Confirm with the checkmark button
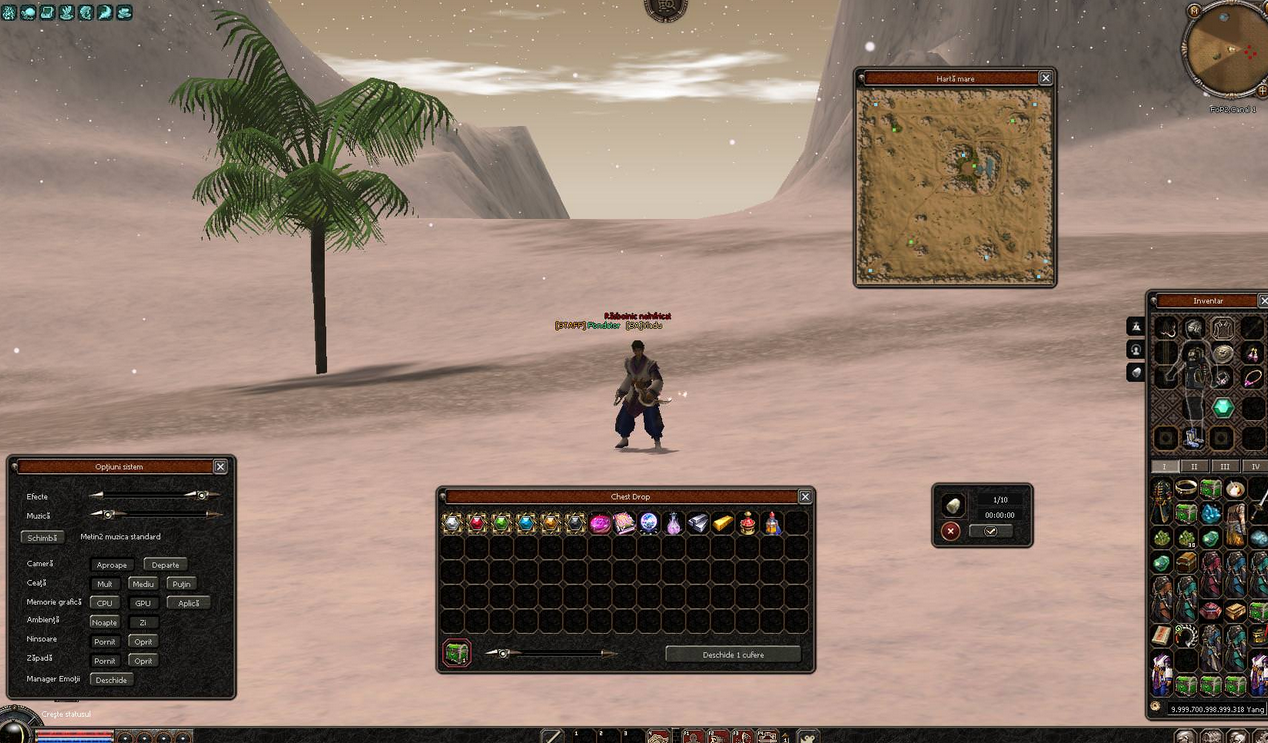Screen dimensions: 1268x743 coord(990,531)
